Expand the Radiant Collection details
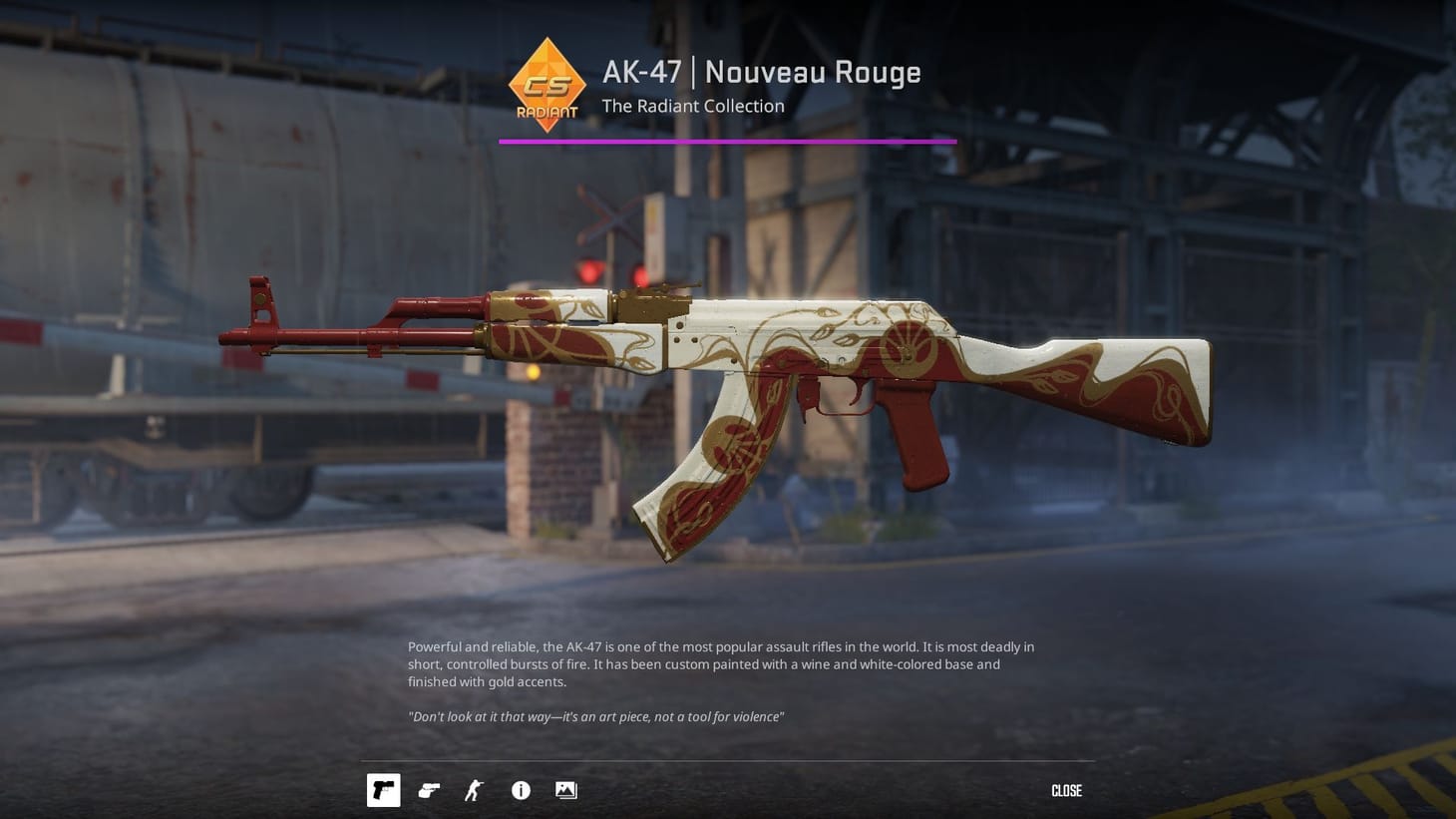This screenshot has width=1456, height=819. coord(692,106)
